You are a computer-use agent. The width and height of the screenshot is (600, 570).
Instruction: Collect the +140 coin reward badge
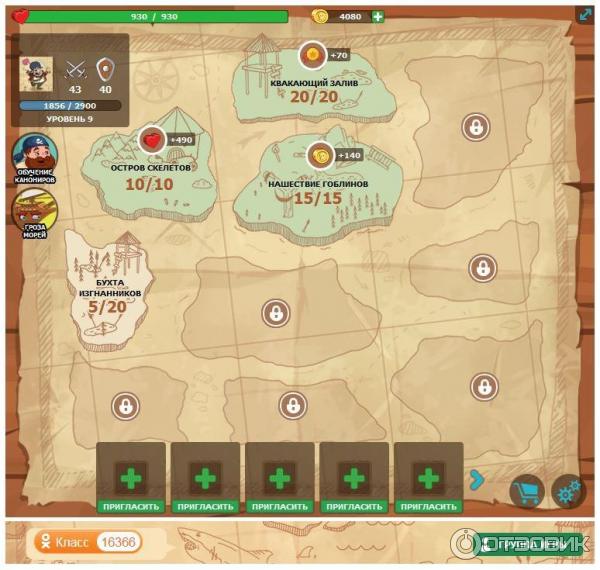click(320, 155)
